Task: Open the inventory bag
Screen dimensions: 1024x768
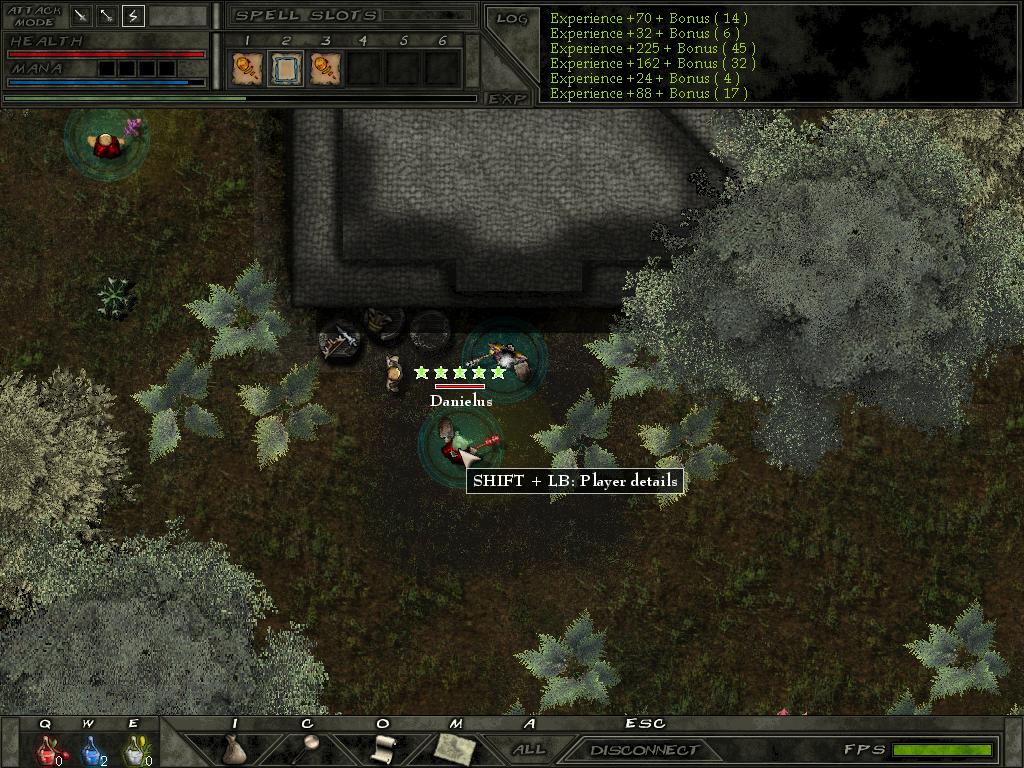Action: [234, 748]
